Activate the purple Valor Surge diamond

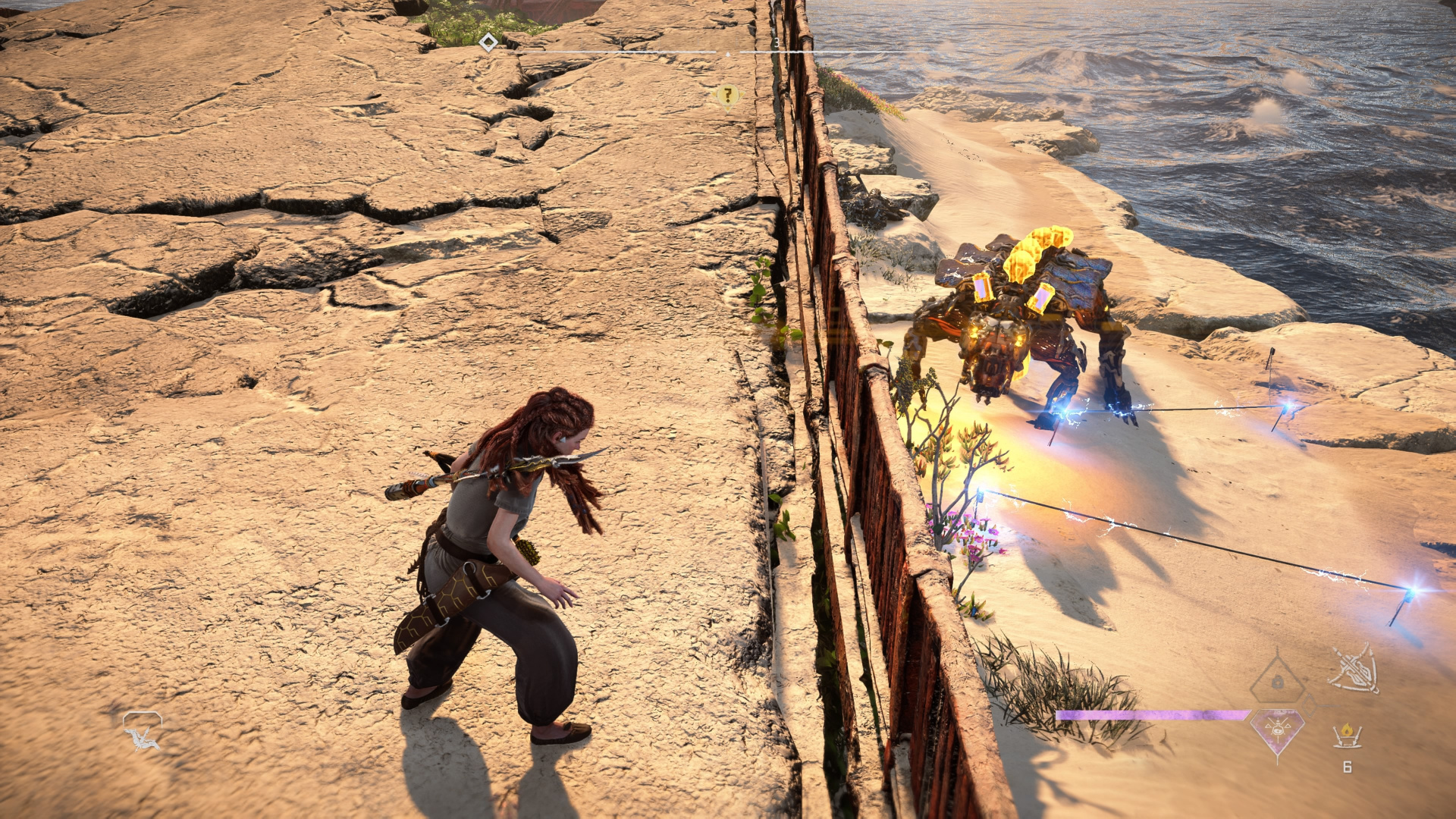click(1278, 731)
